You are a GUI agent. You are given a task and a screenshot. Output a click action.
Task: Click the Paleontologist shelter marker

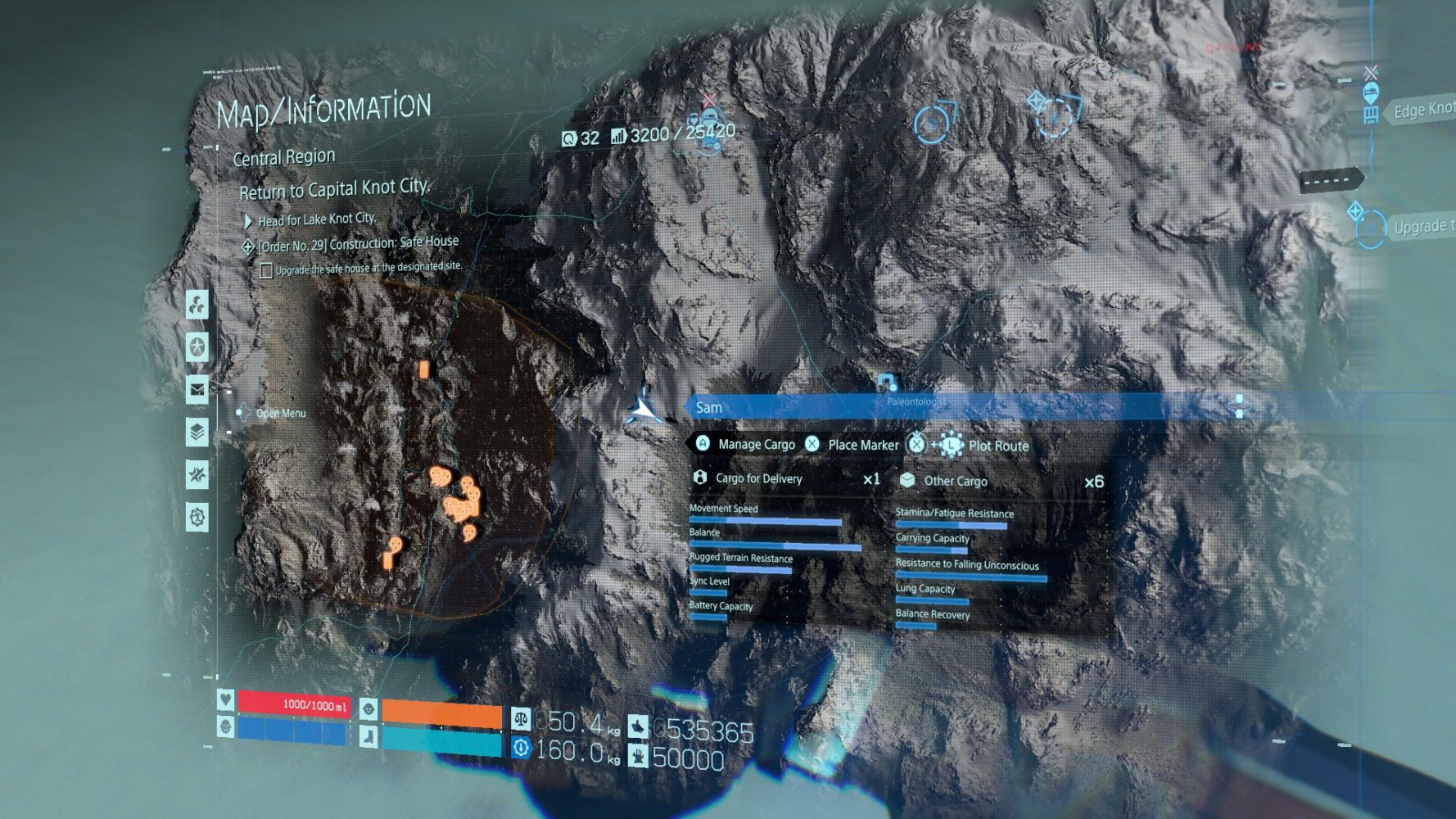click(x=886, y=382)
